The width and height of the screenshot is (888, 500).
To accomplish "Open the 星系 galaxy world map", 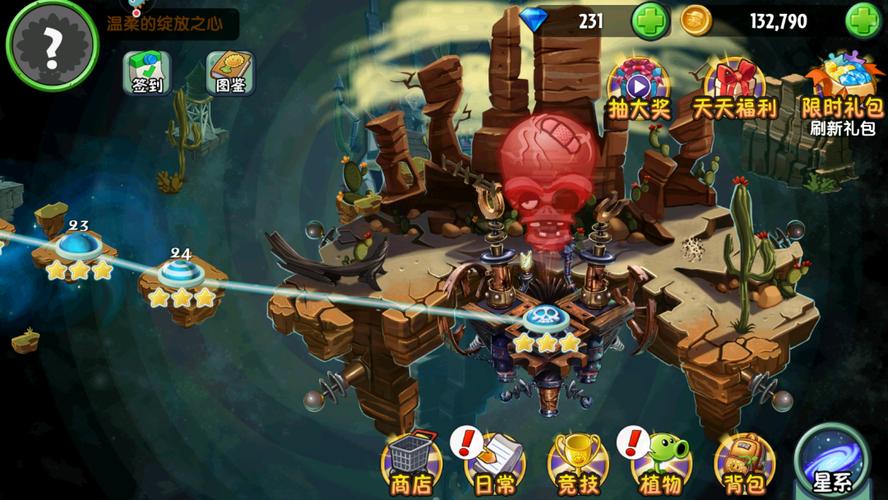I will coord(831,461).
